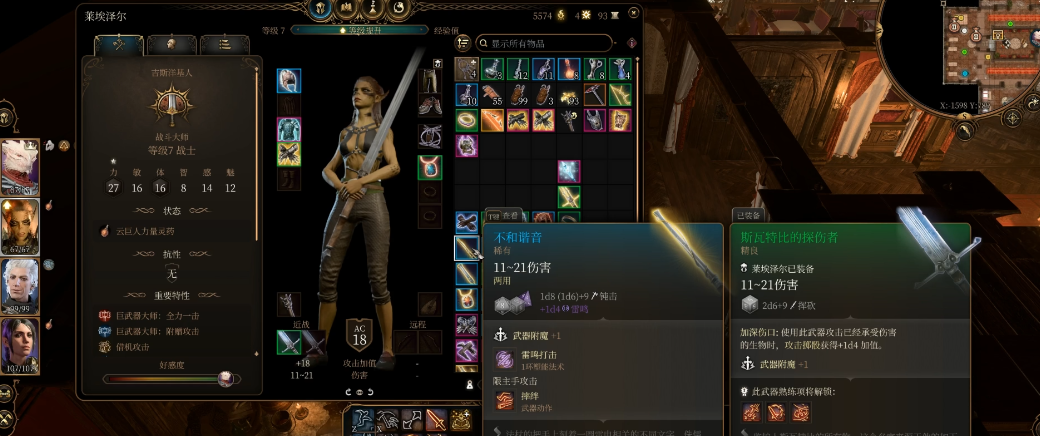Open the first character sheet tab with axe icon
This screenshot has width=1040, height=436.
coord(118,45)
